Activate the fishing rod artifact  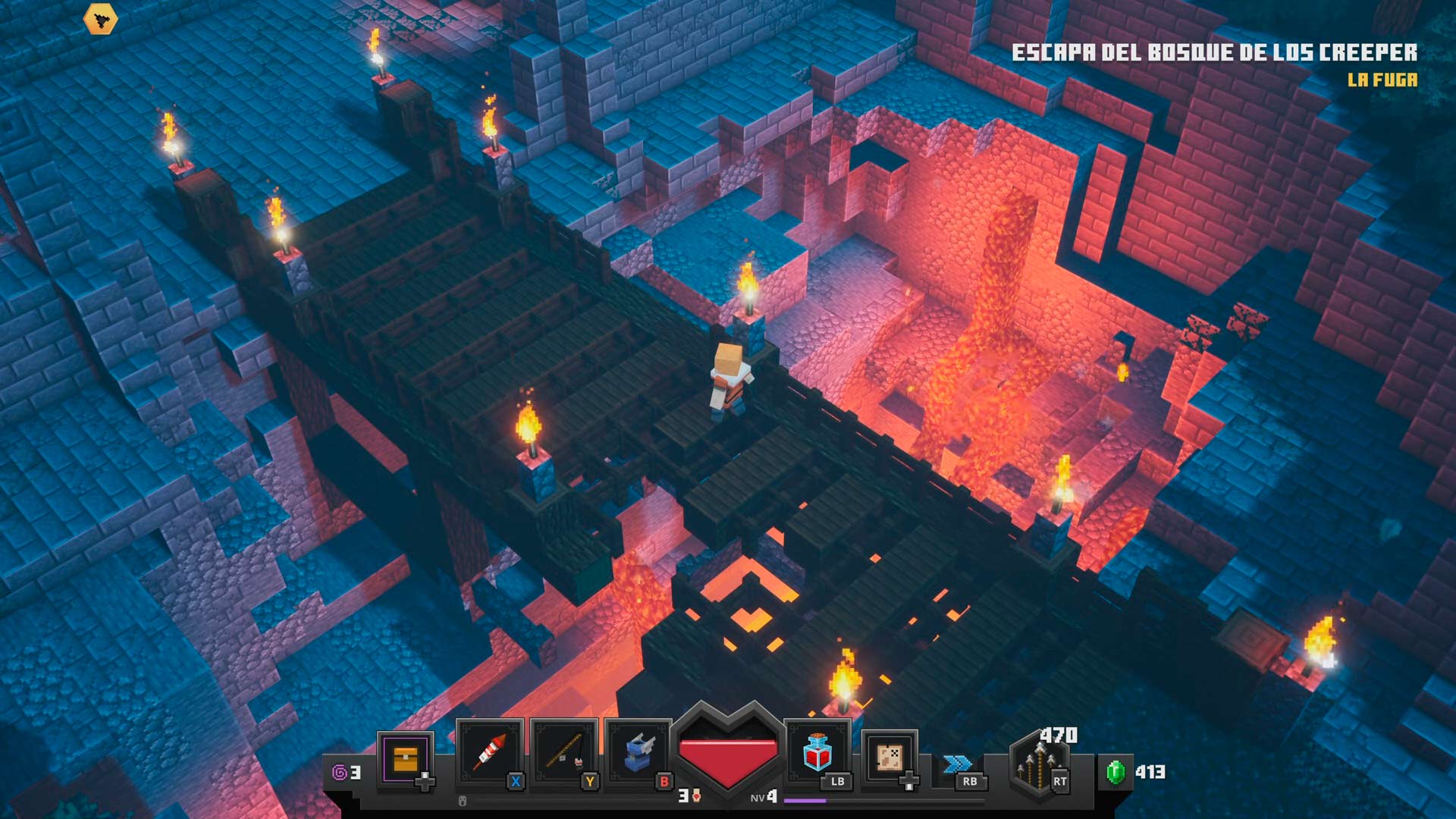(563, 753)
